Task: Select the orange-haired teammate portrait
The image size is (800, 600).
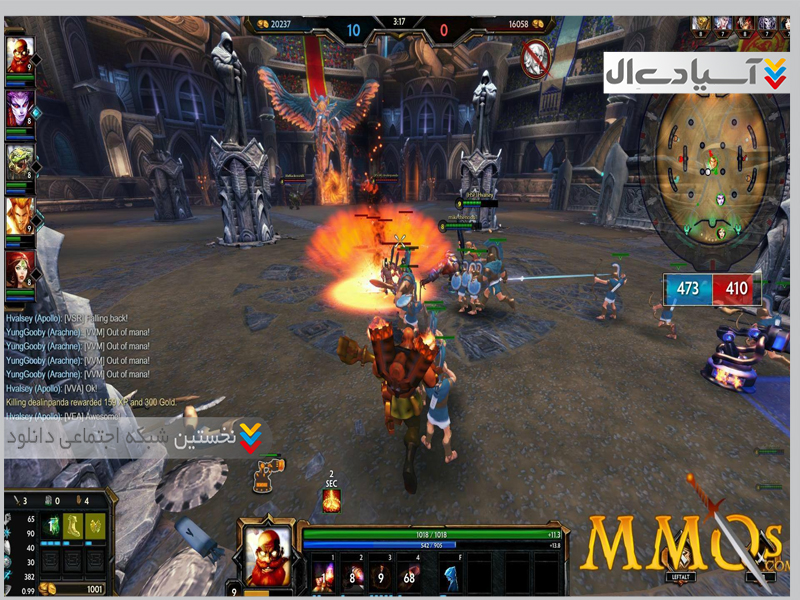Action: 20,214
